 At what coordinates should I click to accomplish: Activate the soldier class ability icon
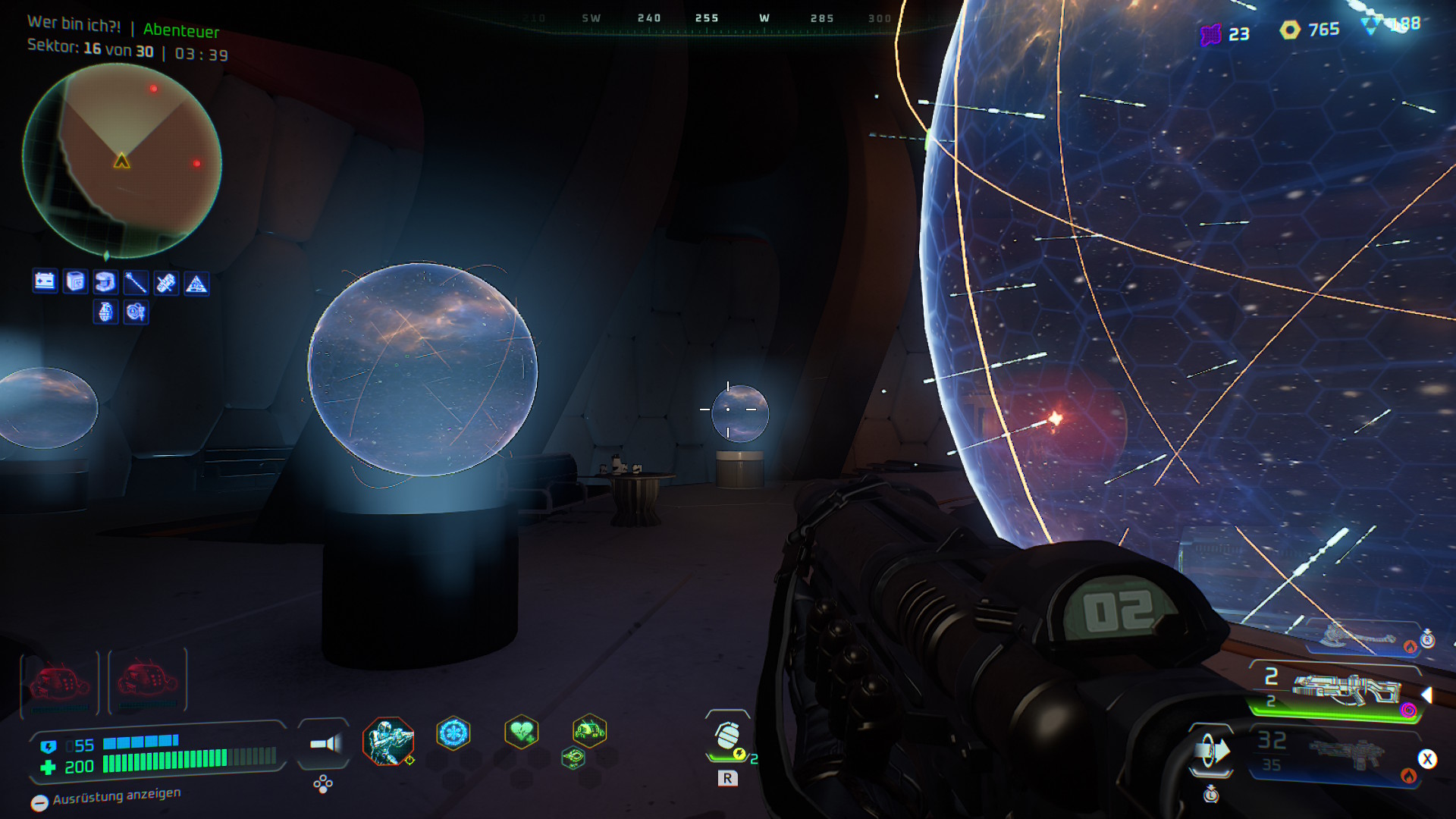pyautogui.click(x=388, y=740)
